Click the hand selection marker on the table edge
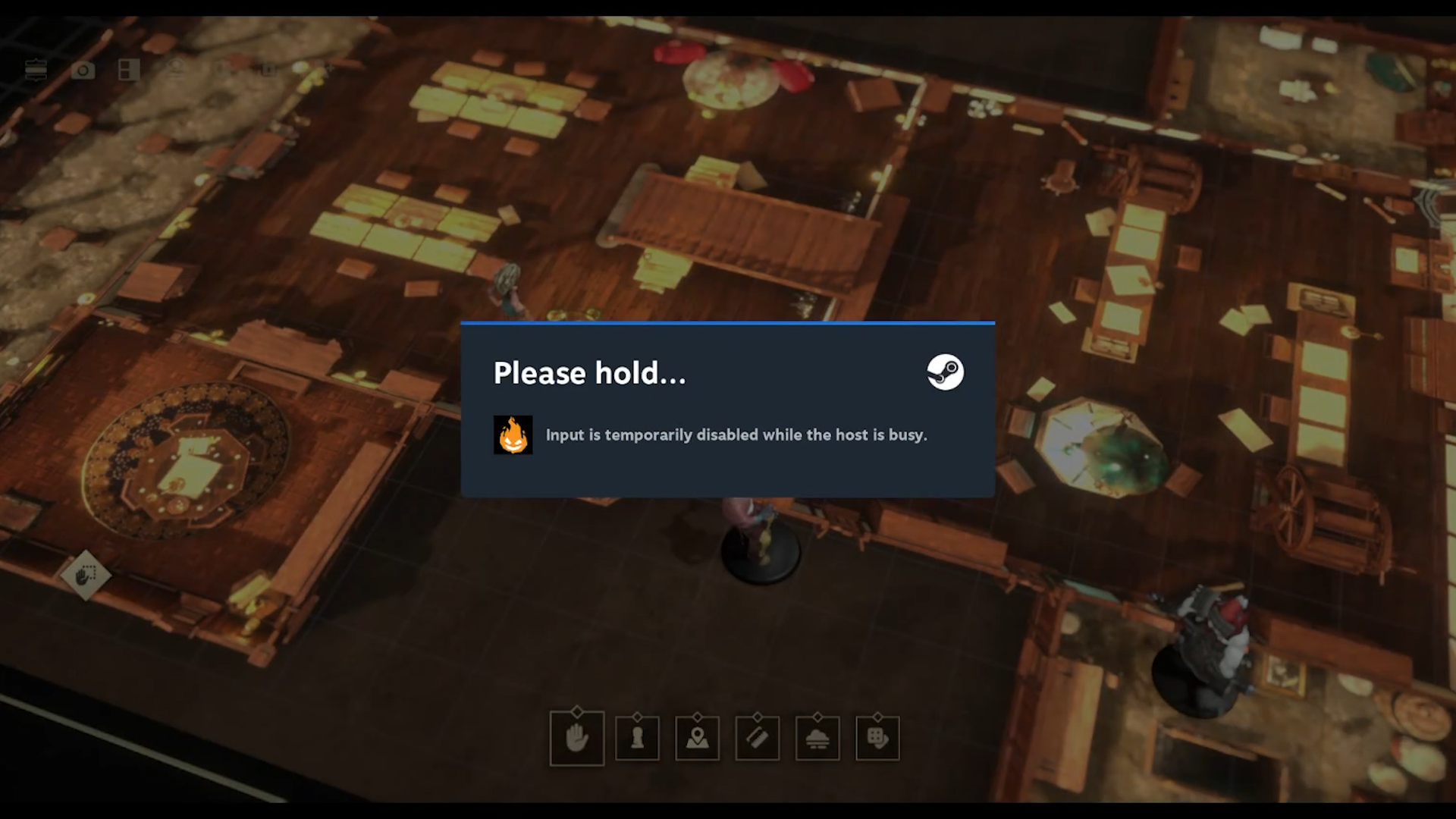This screenshot has width=1456, height=819. [x=87, y=576]
